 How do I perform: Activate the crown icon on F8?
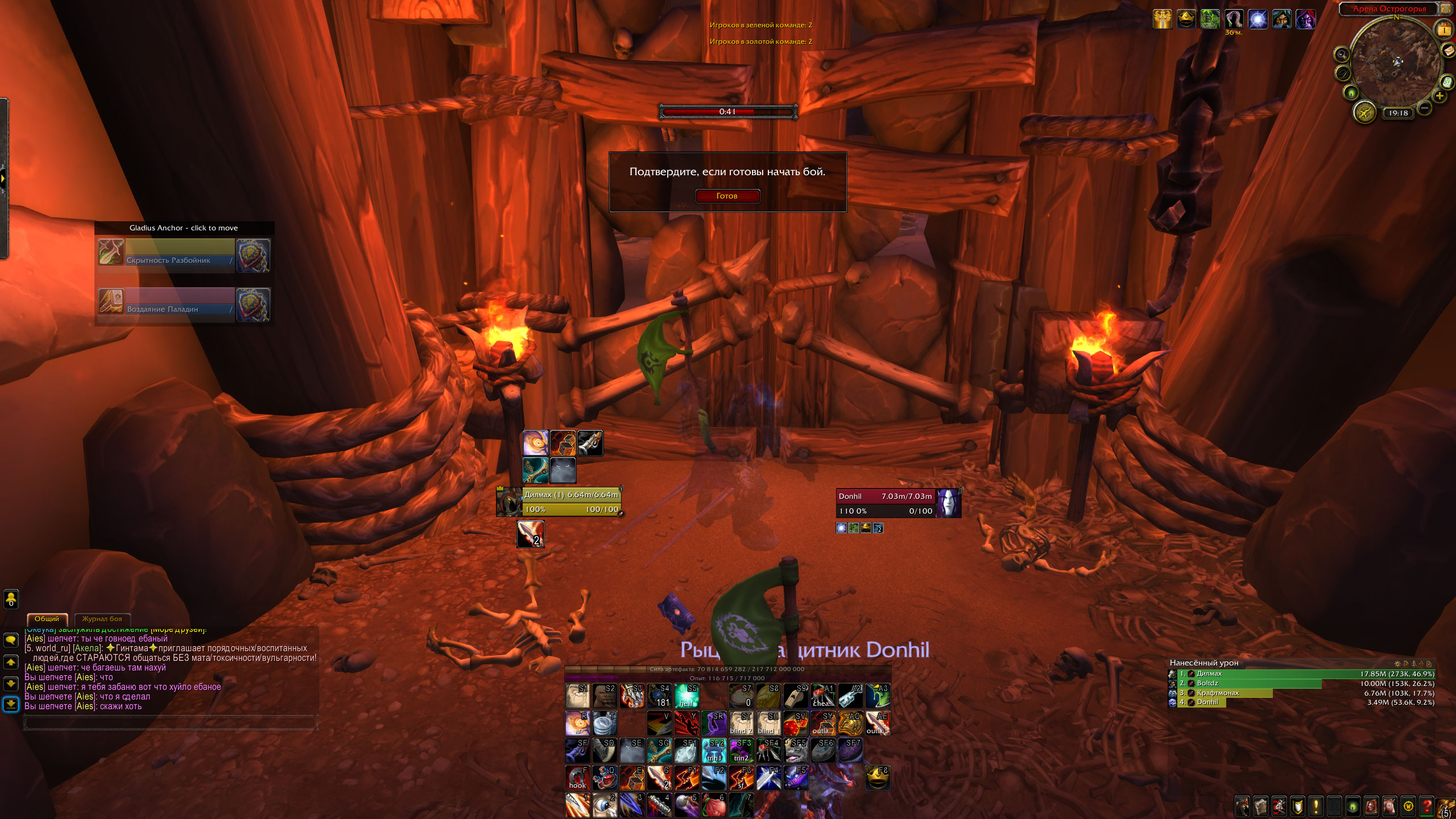pos(878,777)
